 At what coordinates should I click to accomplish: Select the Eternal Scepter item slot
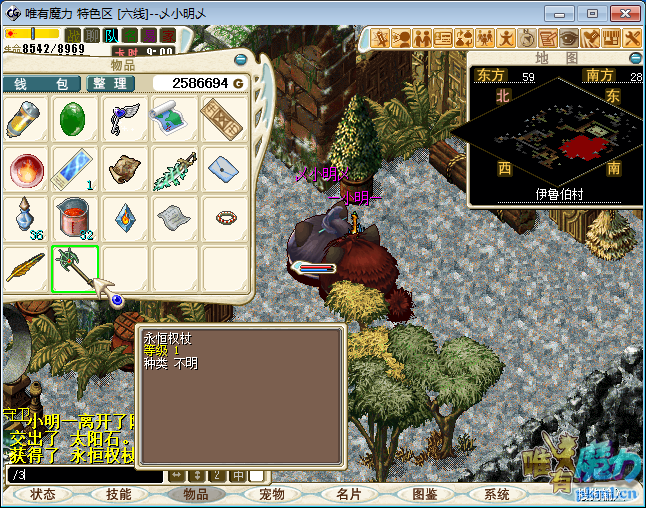pos(75,268)
